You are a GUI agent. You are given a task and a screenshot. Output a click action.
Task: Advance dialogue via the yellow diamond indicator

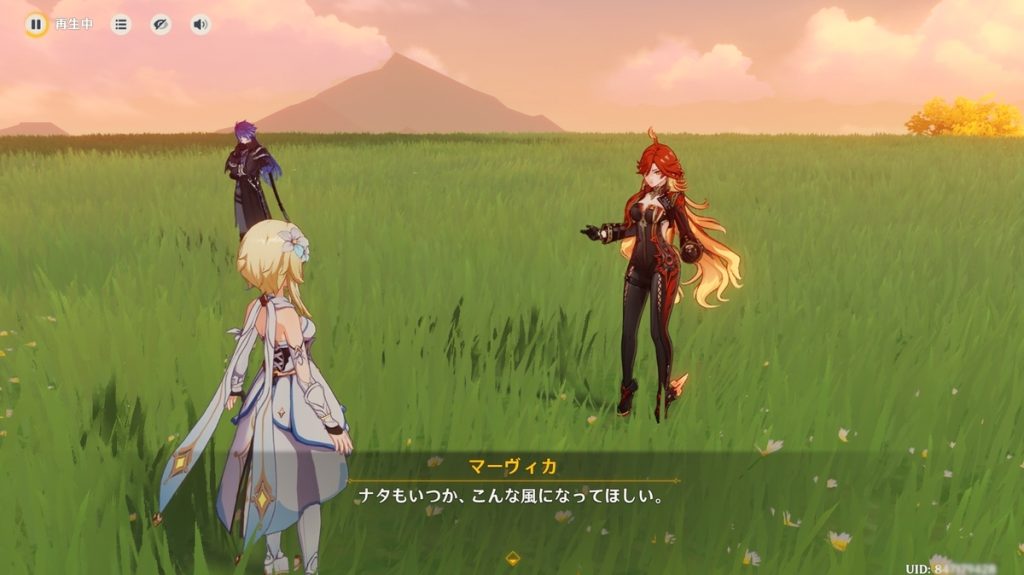(x=513, y=557)
